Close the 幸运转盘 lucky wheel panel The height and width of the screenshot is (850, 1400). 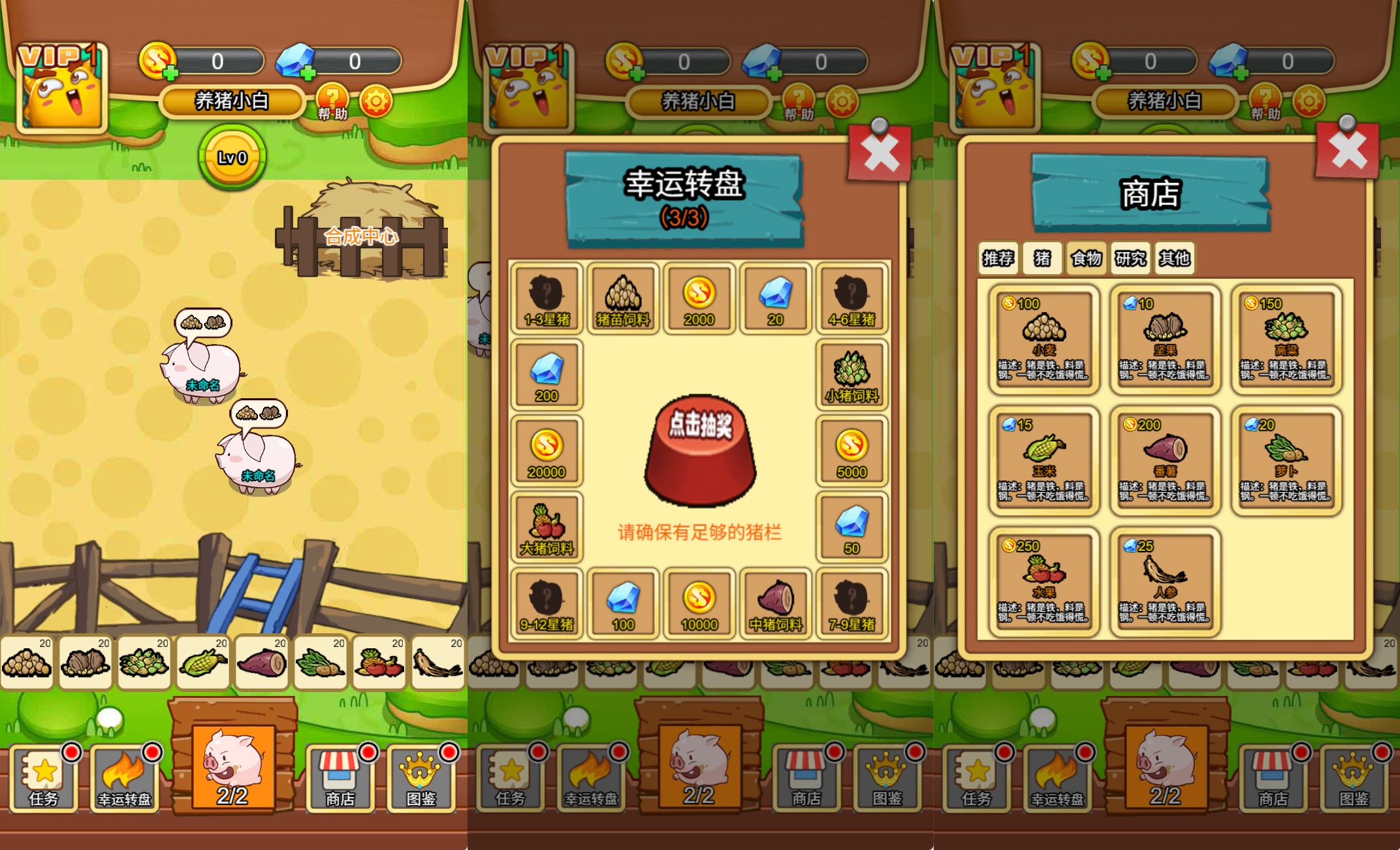coord(880,153)
